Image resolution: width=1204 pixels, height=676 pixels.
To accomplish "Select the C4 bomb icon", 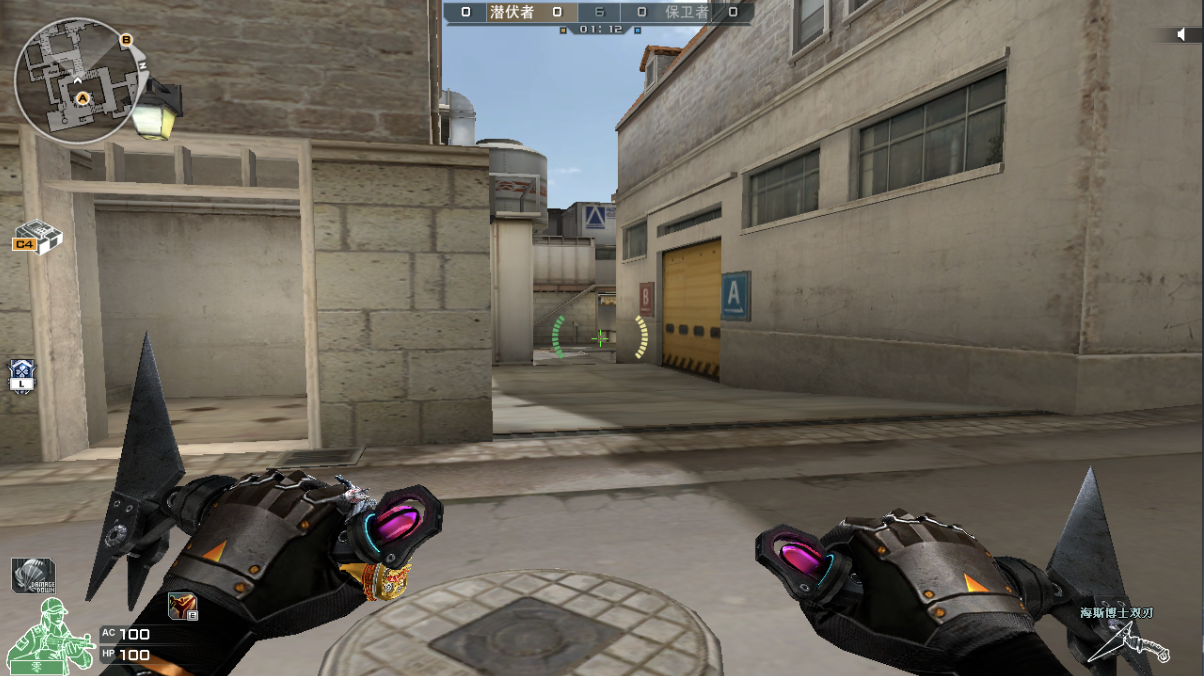I will coord(38,237).
